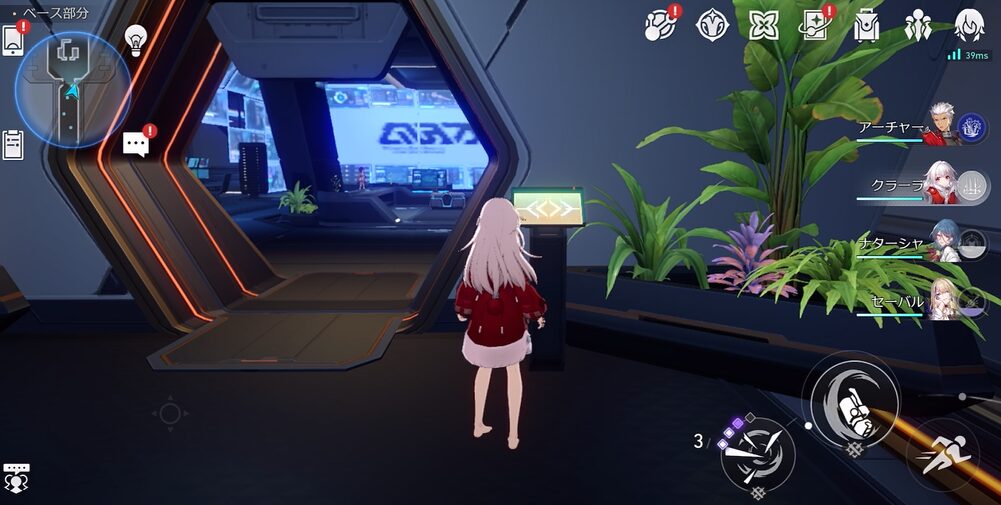Switch to party member アーチャー

click(940, 127)
